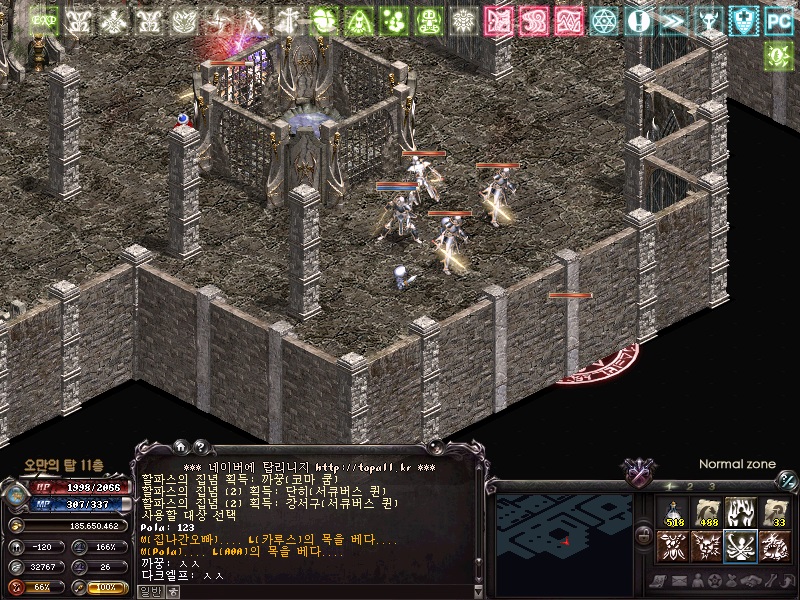Click the home button above chat
800x600 pixels.
pyautogui.click(x=180, y=447)
